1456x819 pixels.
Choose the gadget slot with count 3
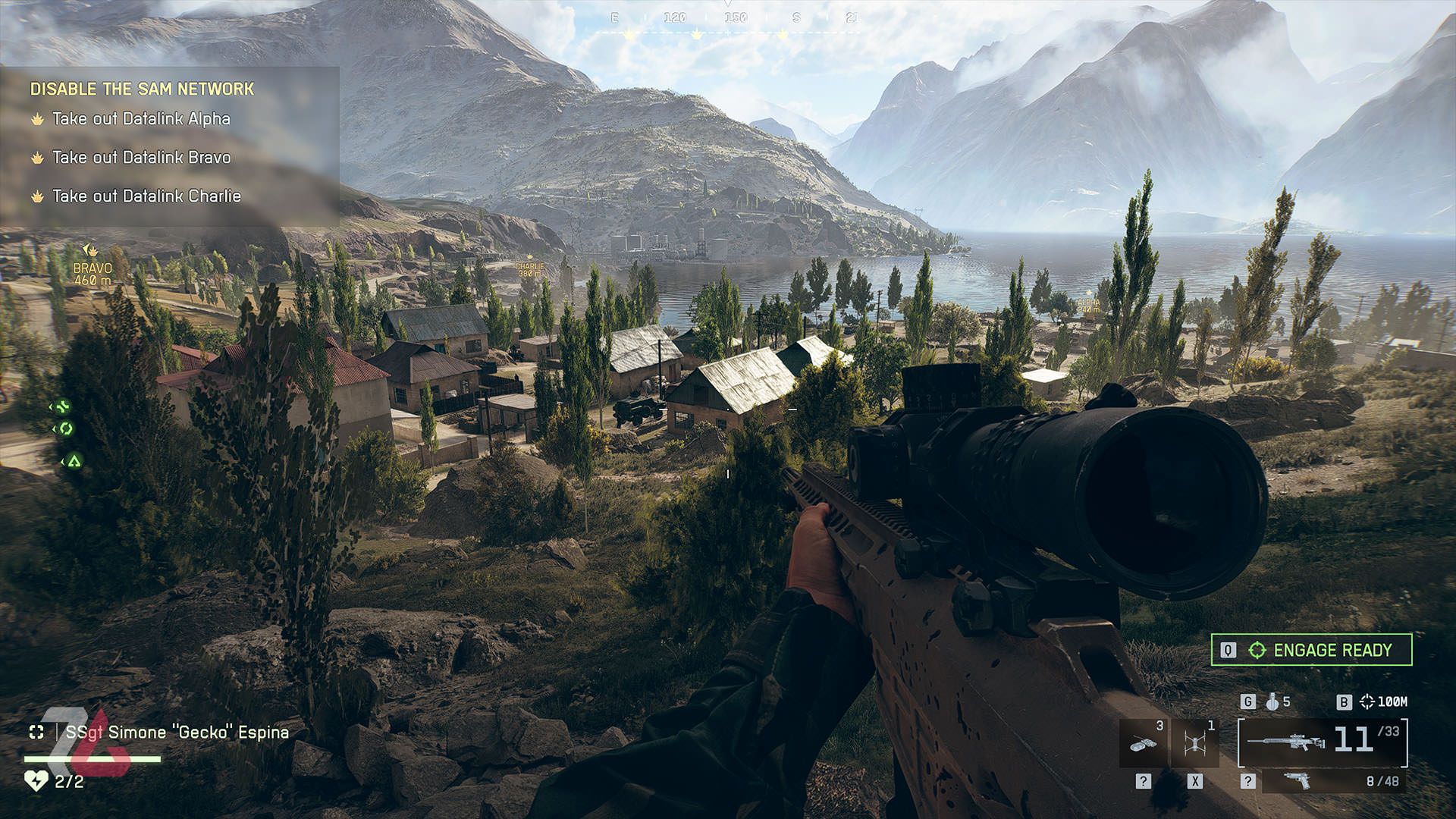pos(1144,742)
